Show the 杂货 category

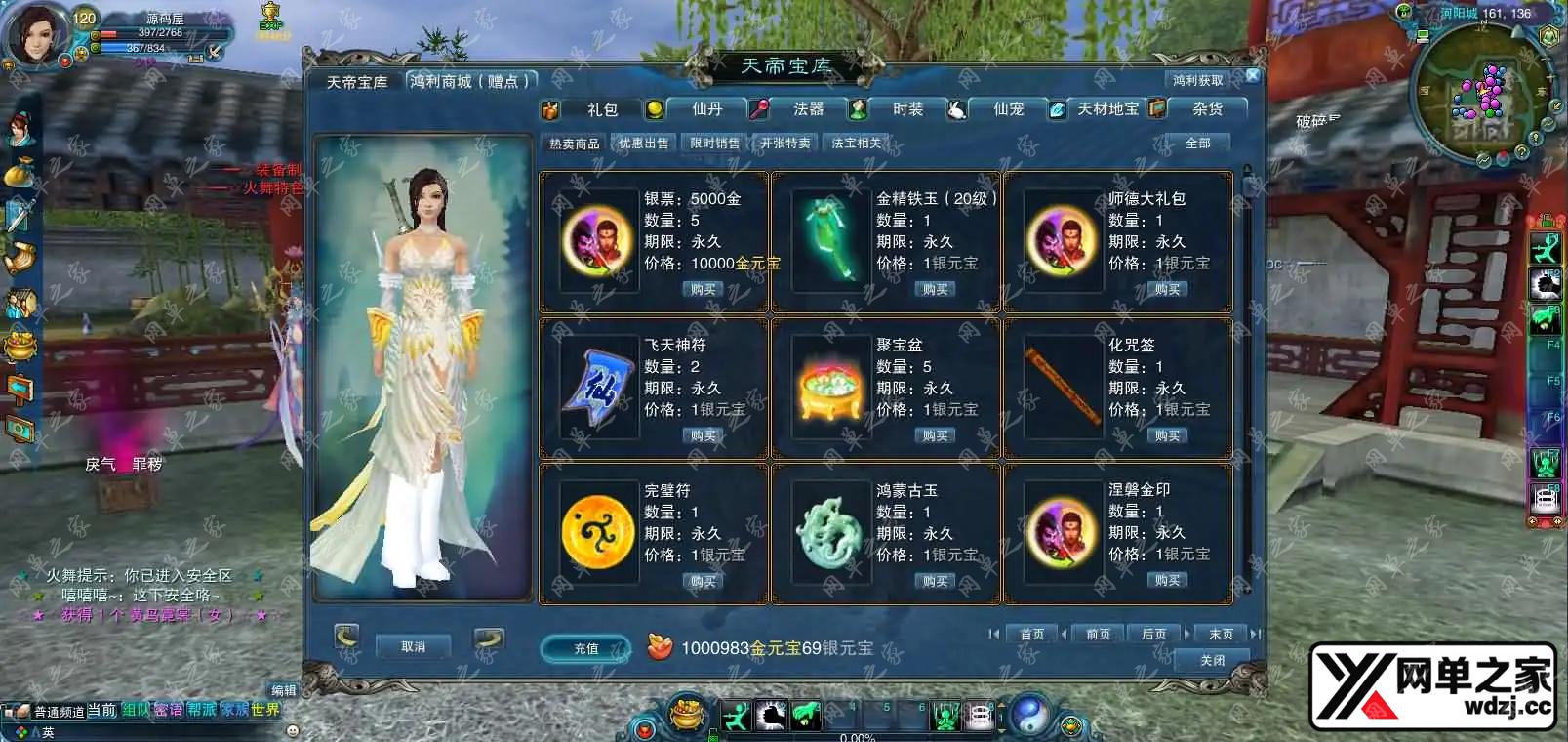pyautogui.click(x=1208, y=109)
